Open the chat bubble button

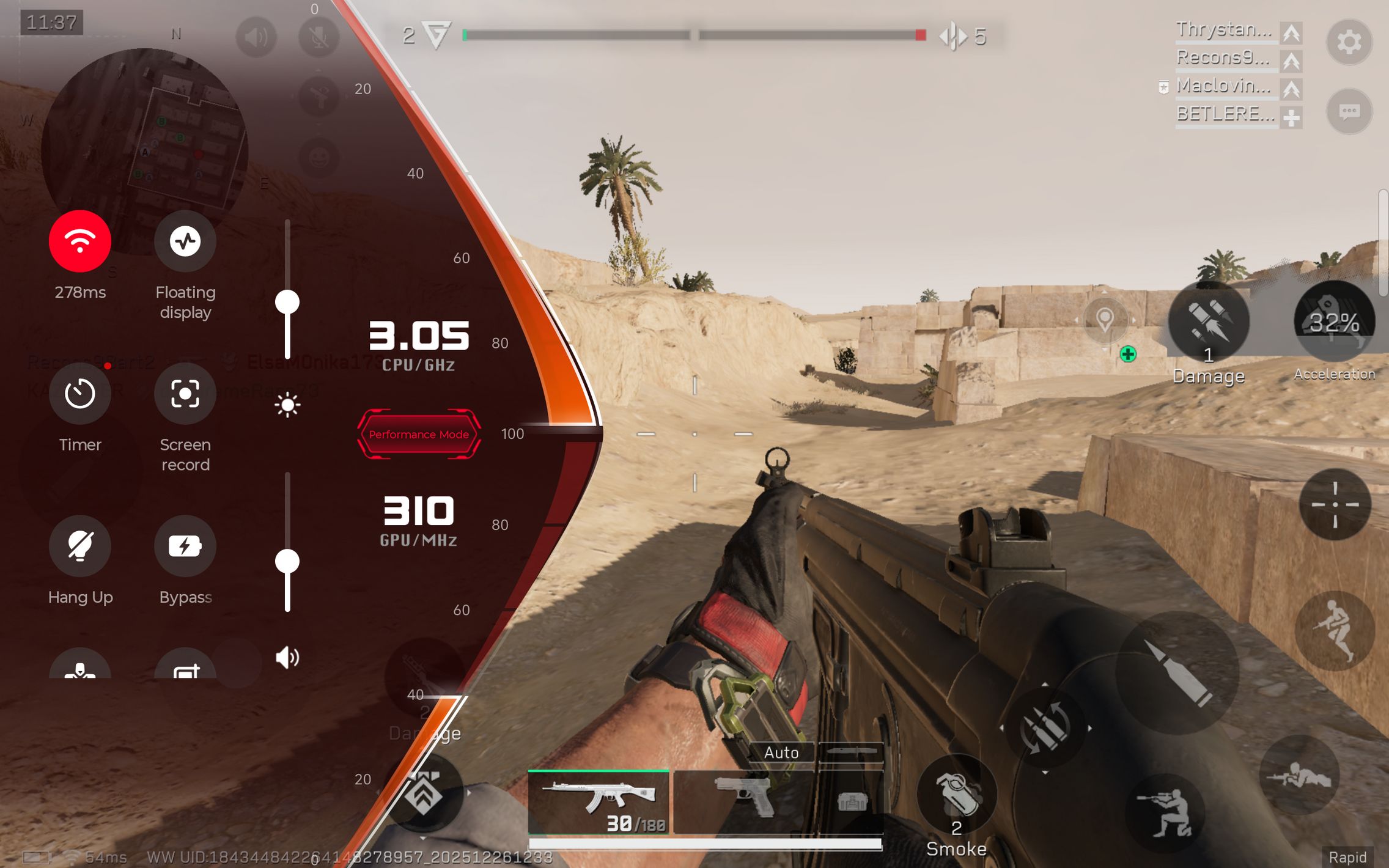point(1349,111)
